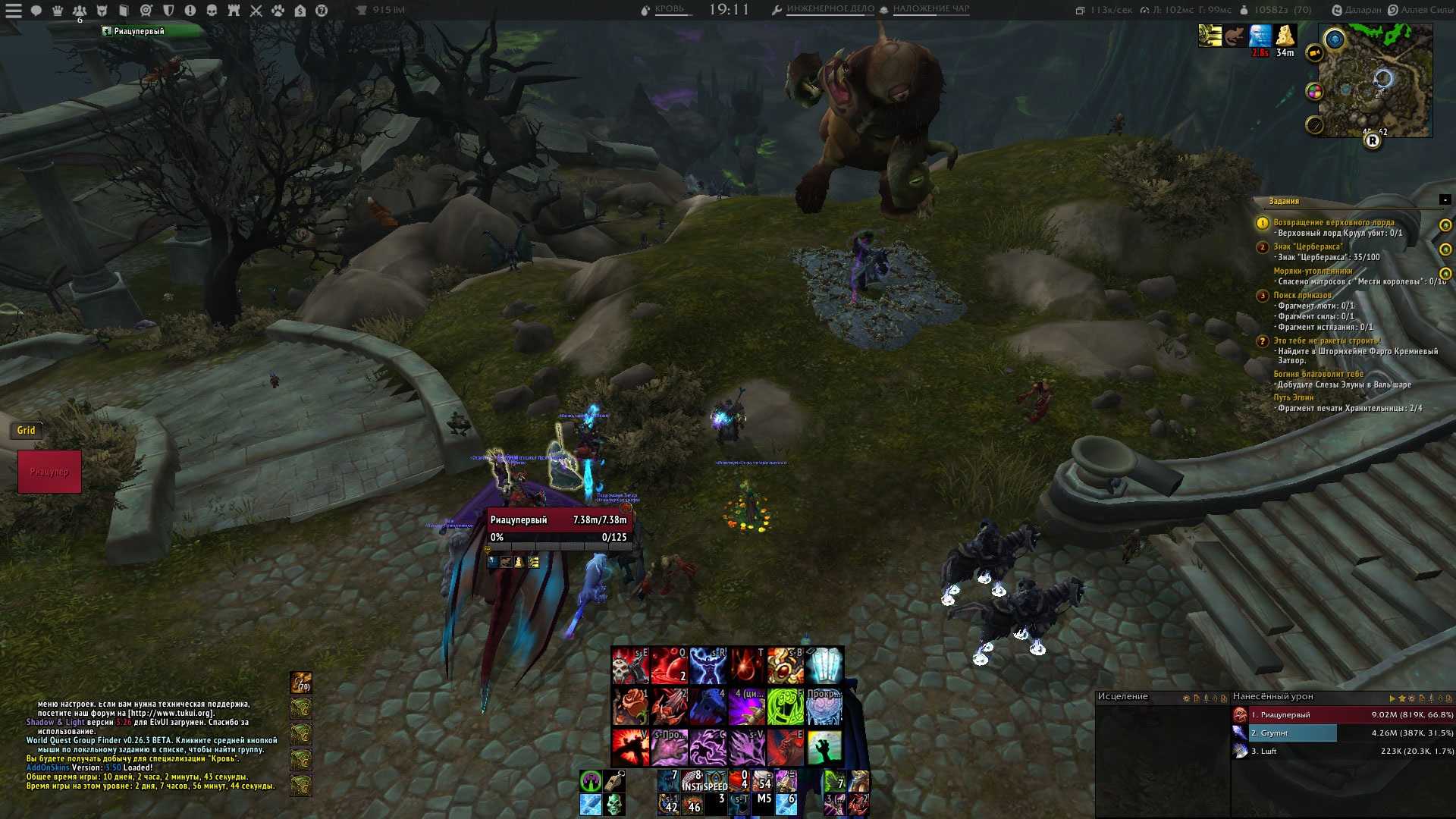Click the cheese buff icon

[1285, 36]
